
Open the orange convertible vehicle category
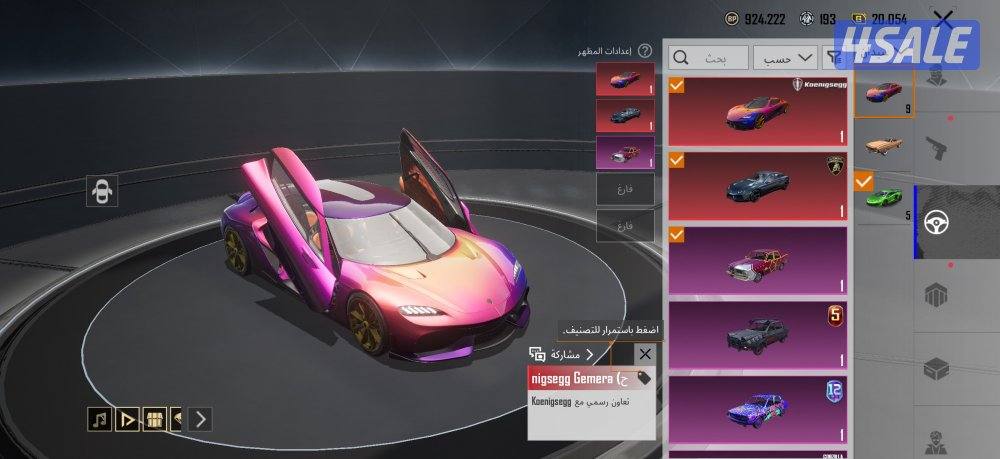[x=883, y=145]
